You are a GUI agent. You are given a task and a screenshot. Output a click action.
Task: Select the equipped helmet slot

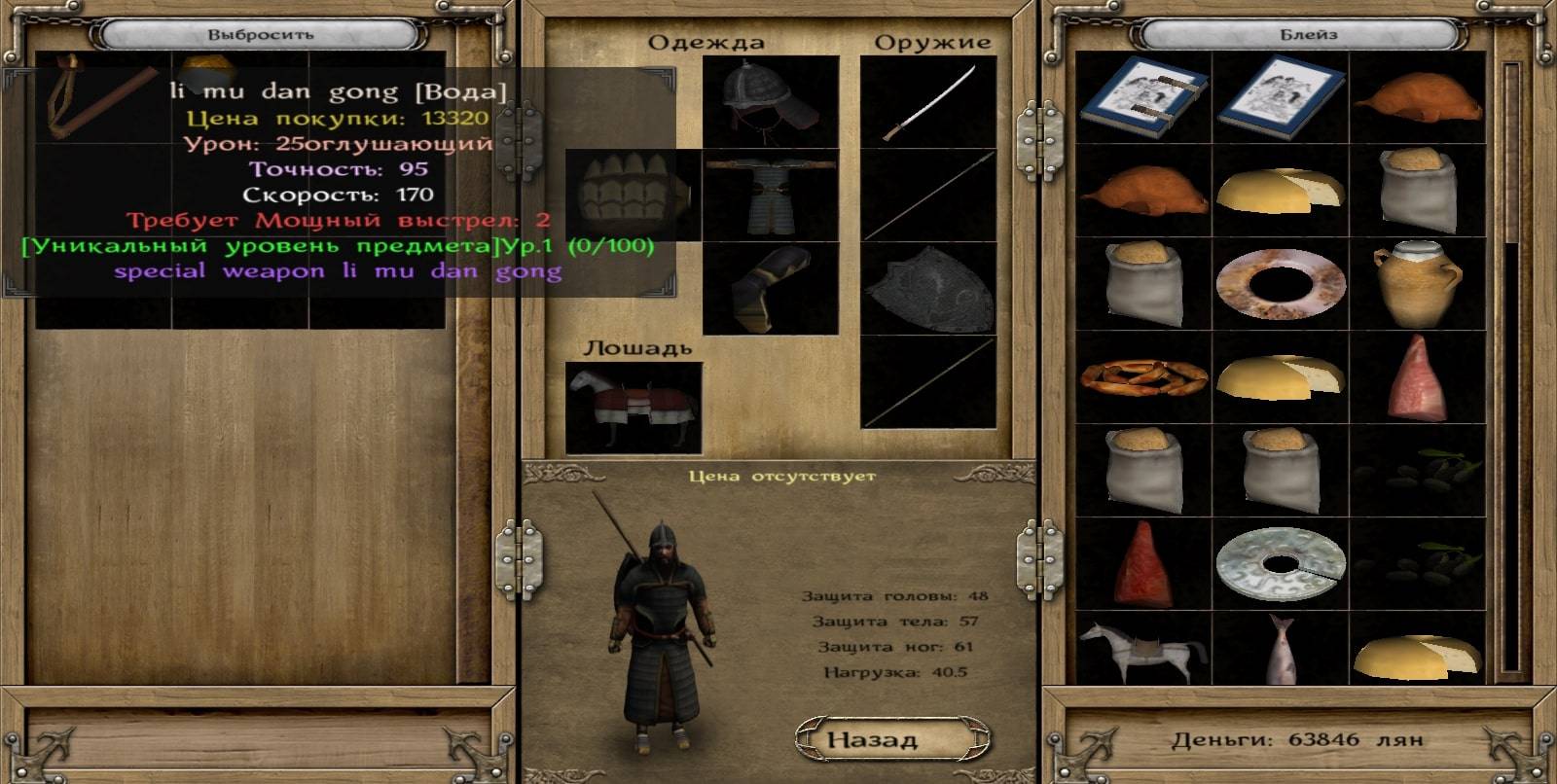coord(771,101)
